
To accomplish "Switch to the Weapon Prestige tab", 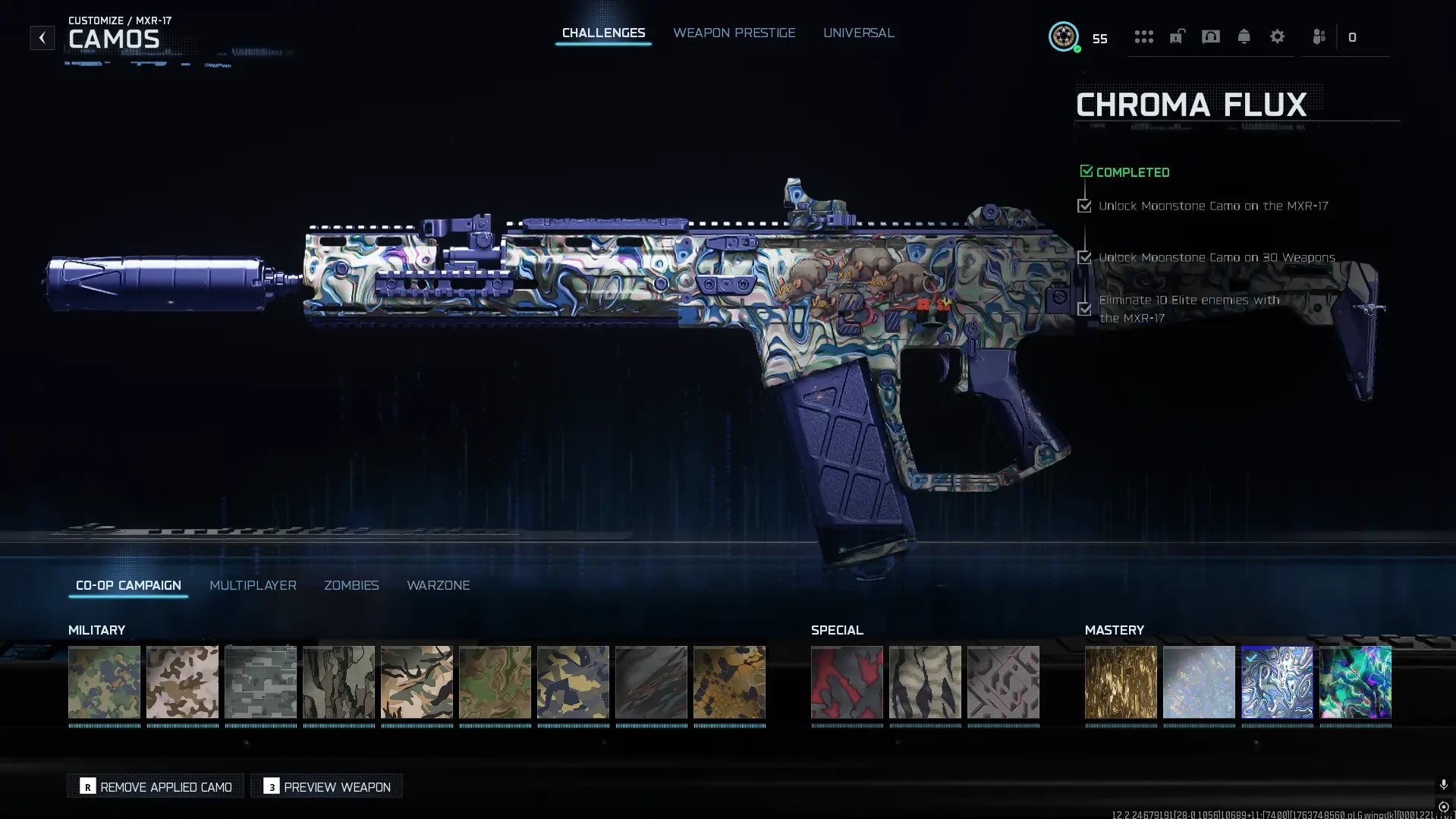I will [x=734, y=33].
